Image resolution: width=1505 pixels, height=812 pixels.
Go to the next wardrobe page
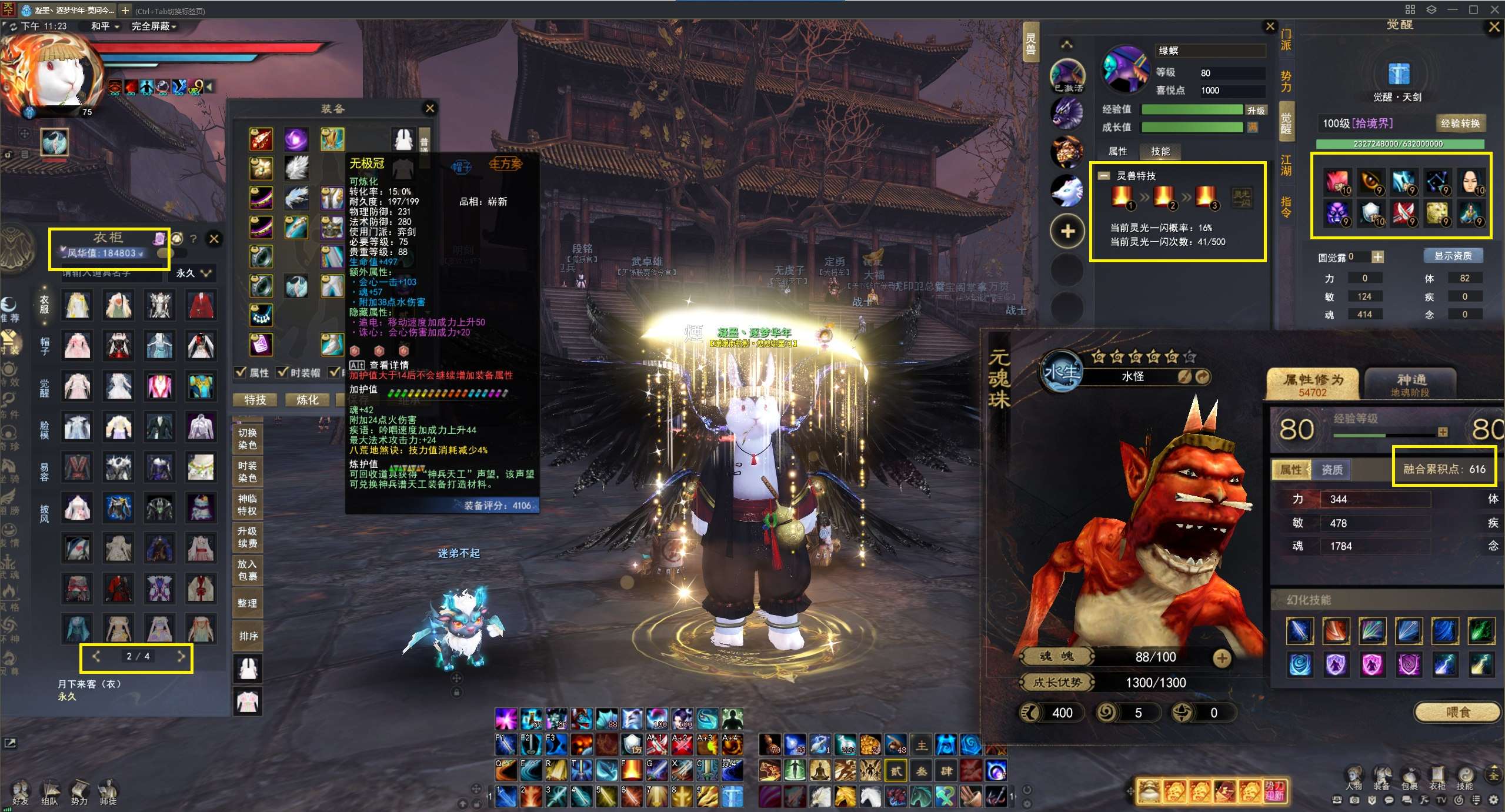[181, 656]
